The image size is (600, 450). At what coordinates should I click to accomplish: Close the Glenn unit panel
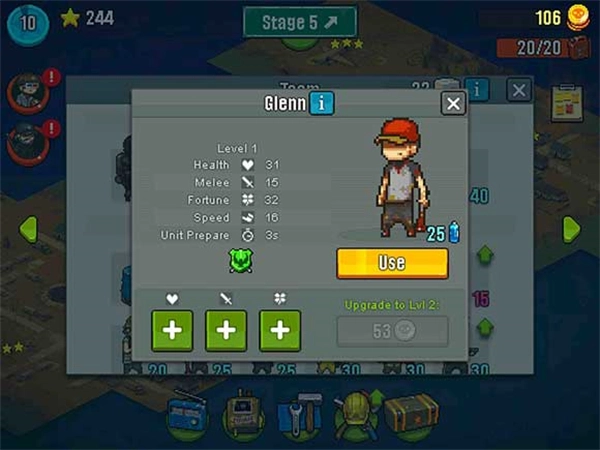click(453, 103)
